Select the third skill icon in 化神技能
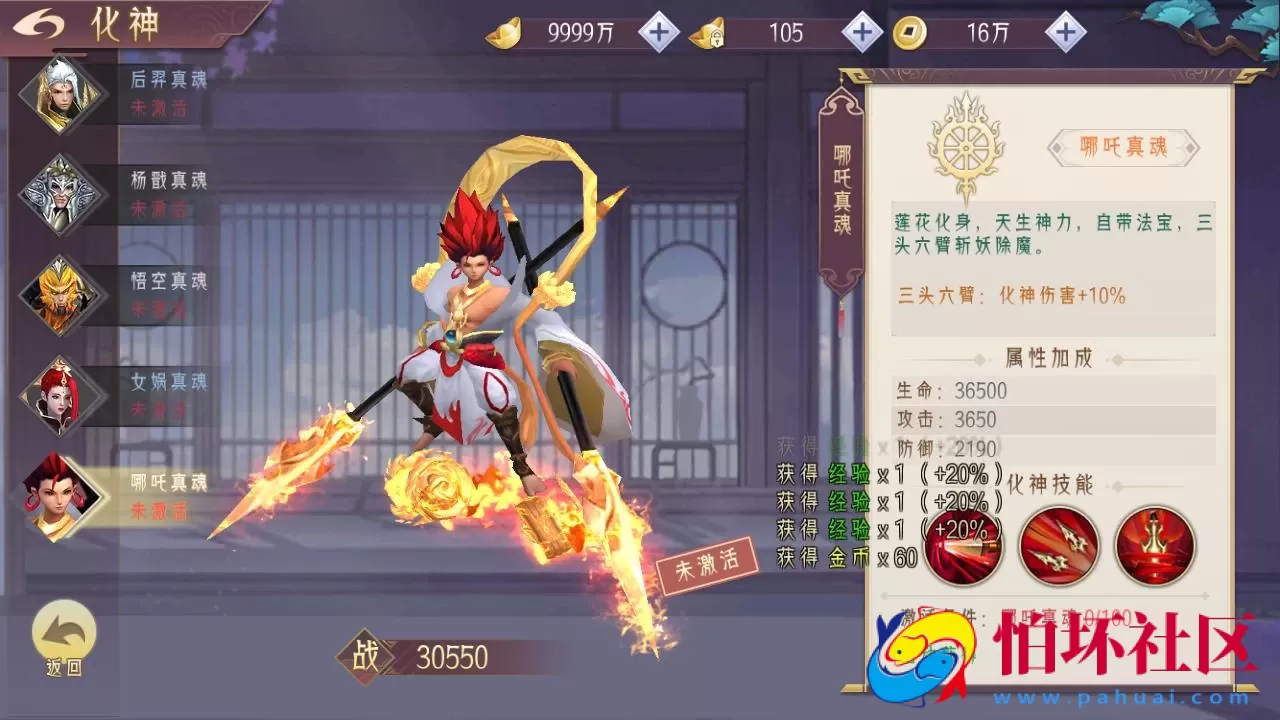The width and height of the screenshot is (1280, 720). click(x=1155, y=546)
